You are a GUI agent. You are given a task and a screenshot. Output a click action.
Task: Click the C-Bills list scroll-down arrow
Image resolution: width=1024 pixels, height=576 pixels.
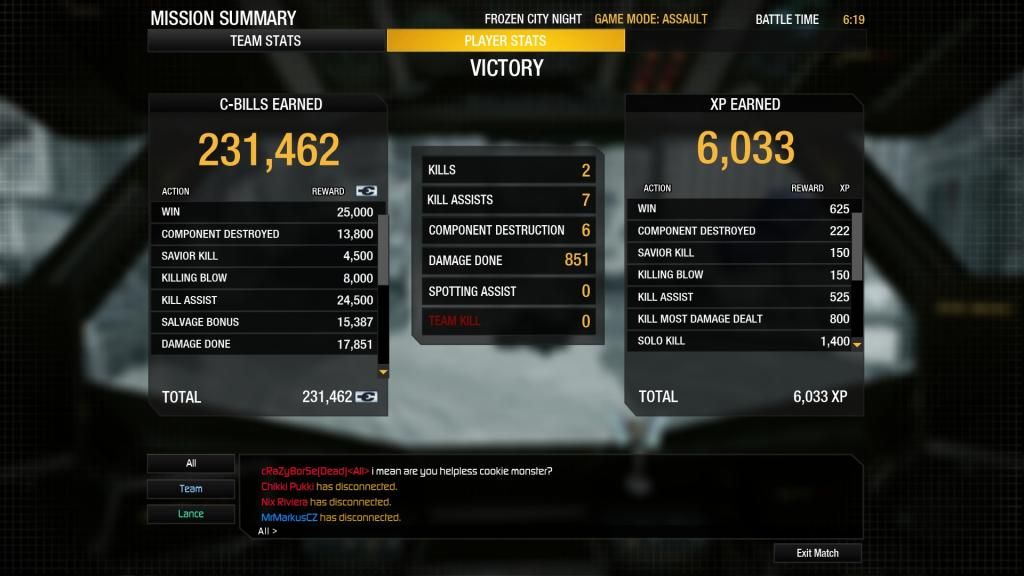pos(382,372)
